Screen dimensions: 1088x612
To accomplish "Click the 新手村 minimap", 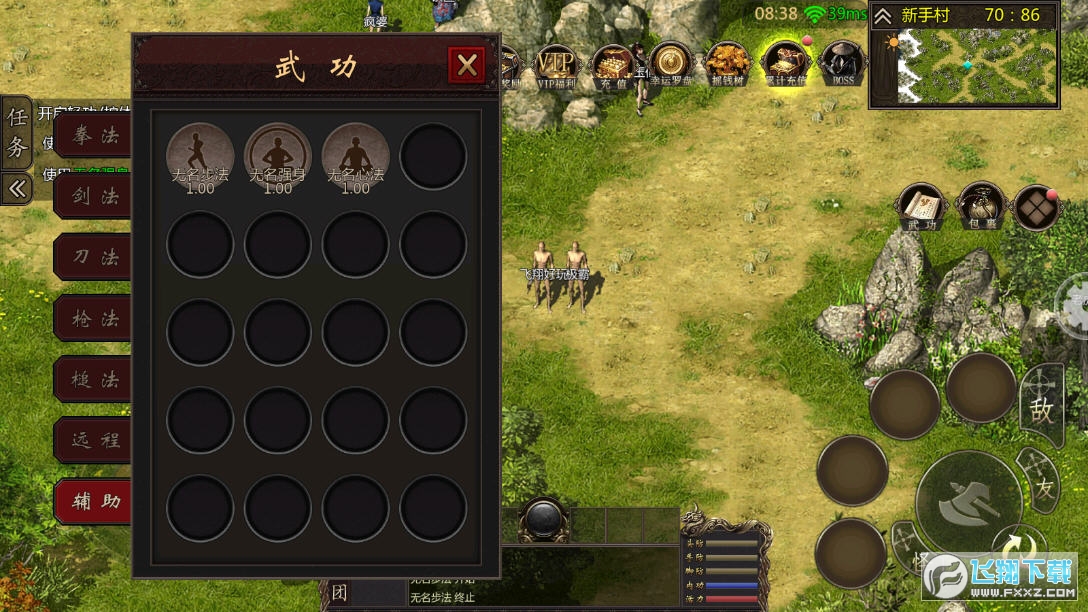I will click(977, 66).
